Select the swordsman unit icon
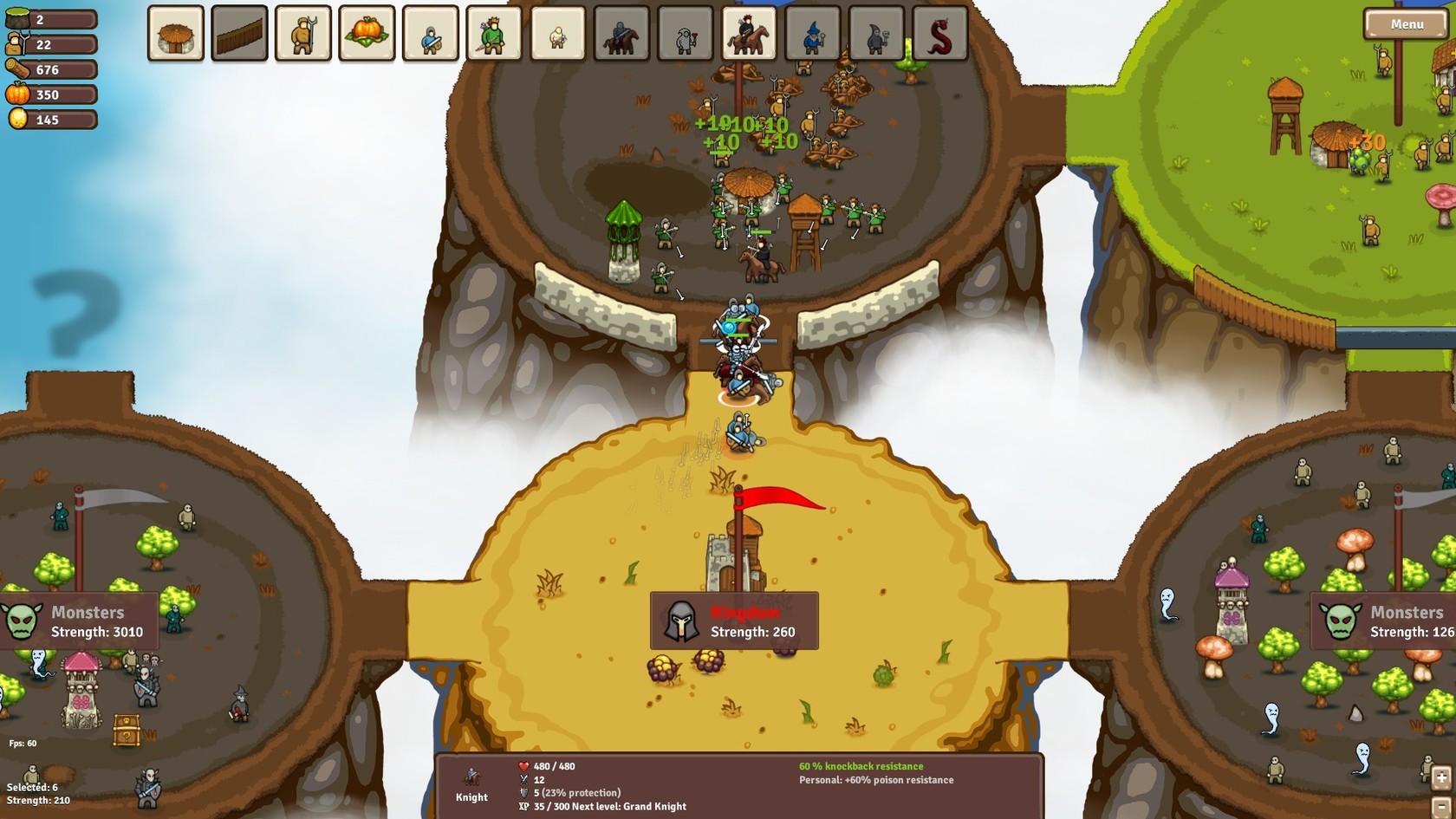Screen dimensions: 1456x819 [431, 35]
